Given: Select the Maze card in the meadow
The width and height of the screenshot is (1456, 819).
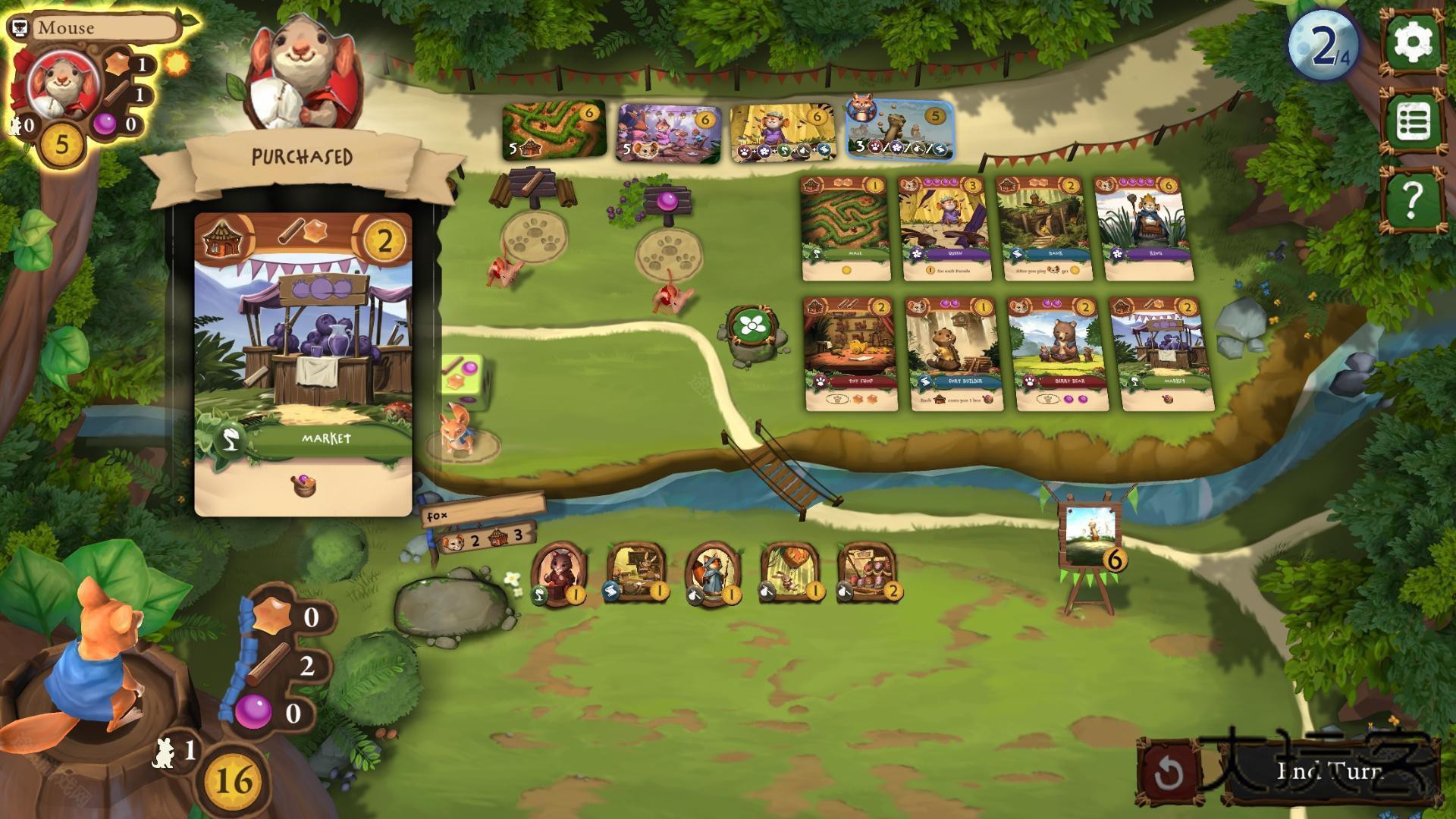Looking at the screenshot, I should click(845, 227).
